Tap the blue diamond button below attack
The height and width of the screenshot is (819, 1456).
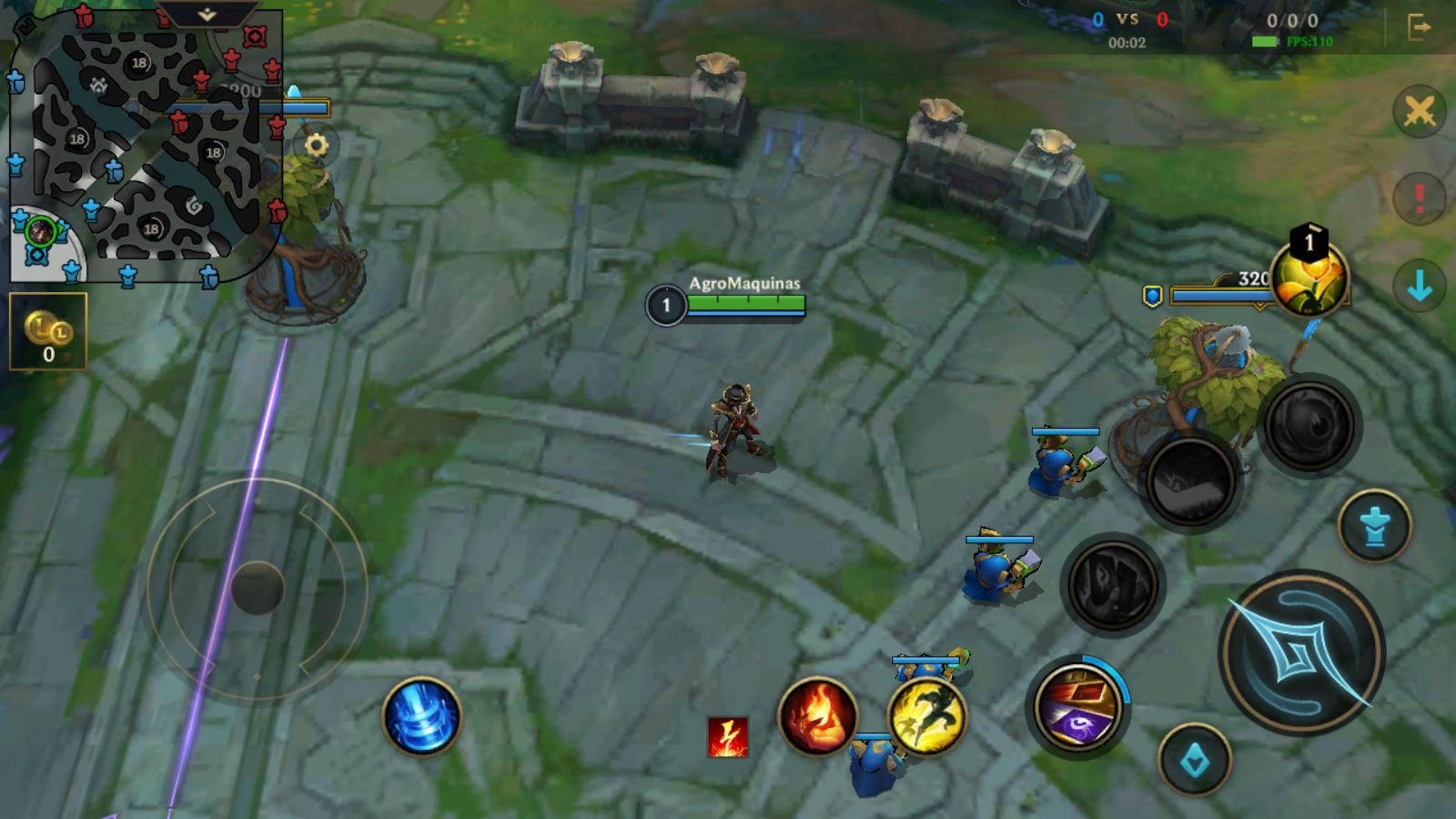coord(1195,760)
